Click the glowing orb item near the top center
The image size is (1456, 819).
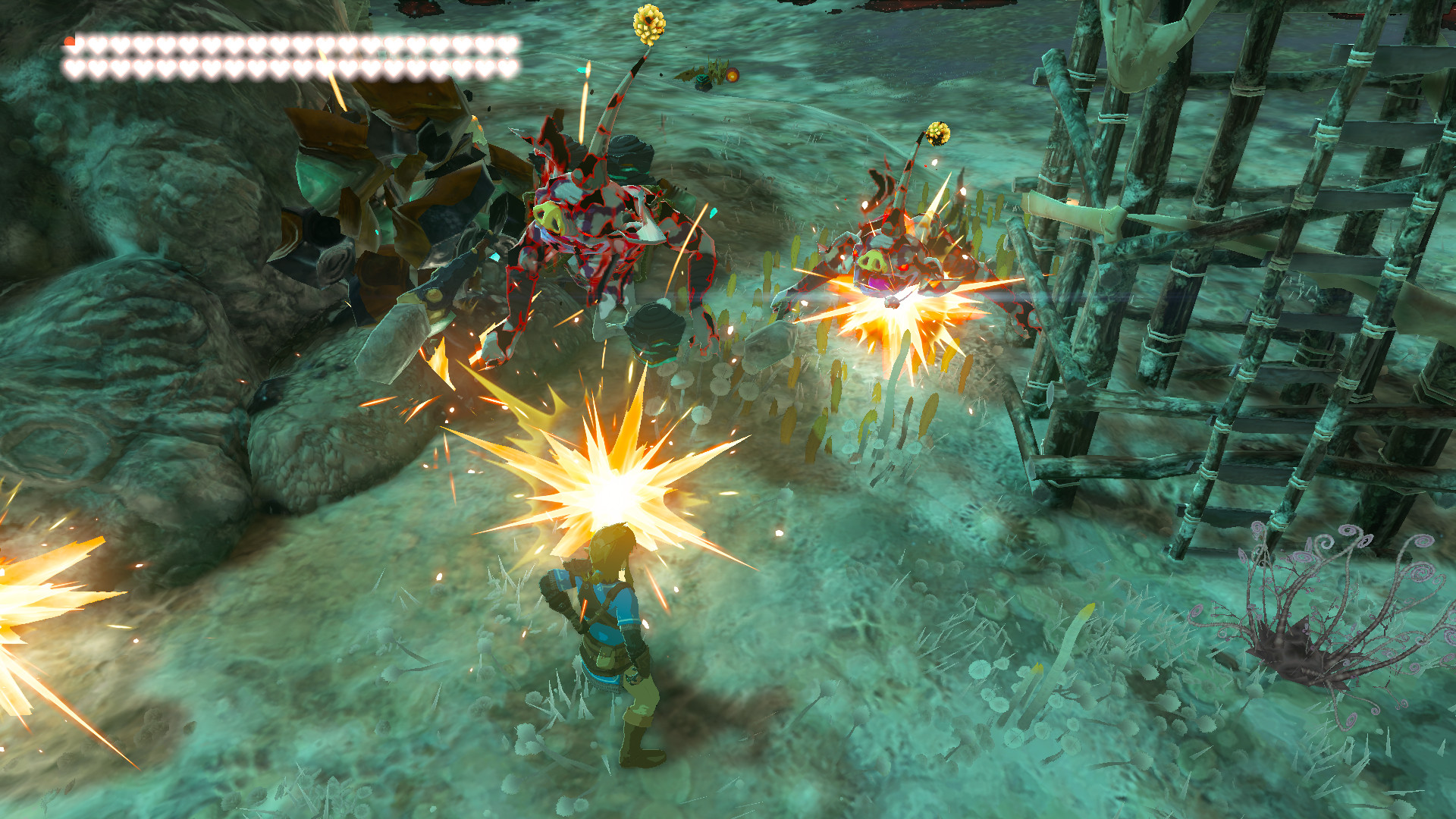(x=733, y=76)
